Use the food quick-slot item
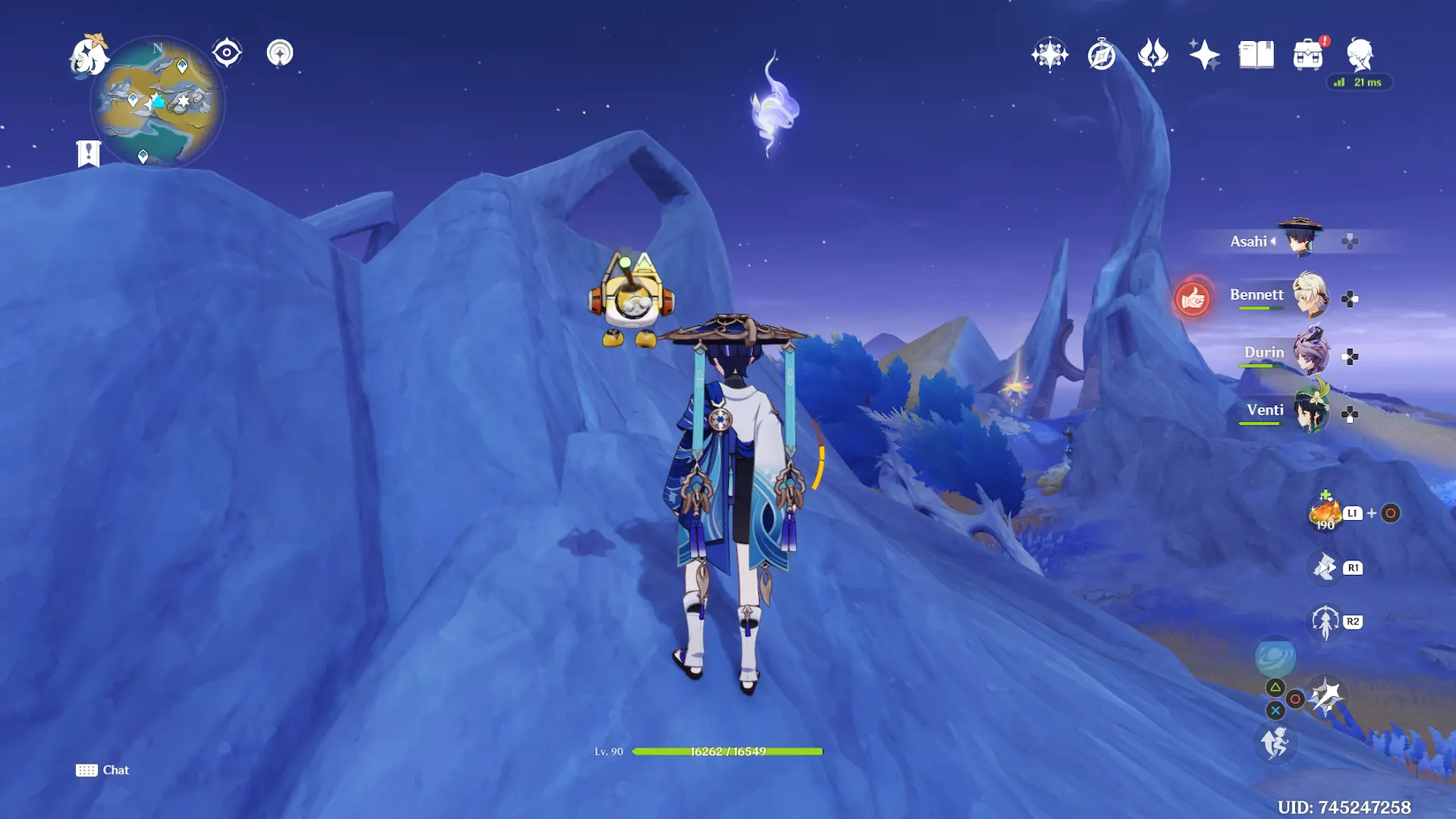The width and height of the screenshot is (1456, 819). 1326,513
